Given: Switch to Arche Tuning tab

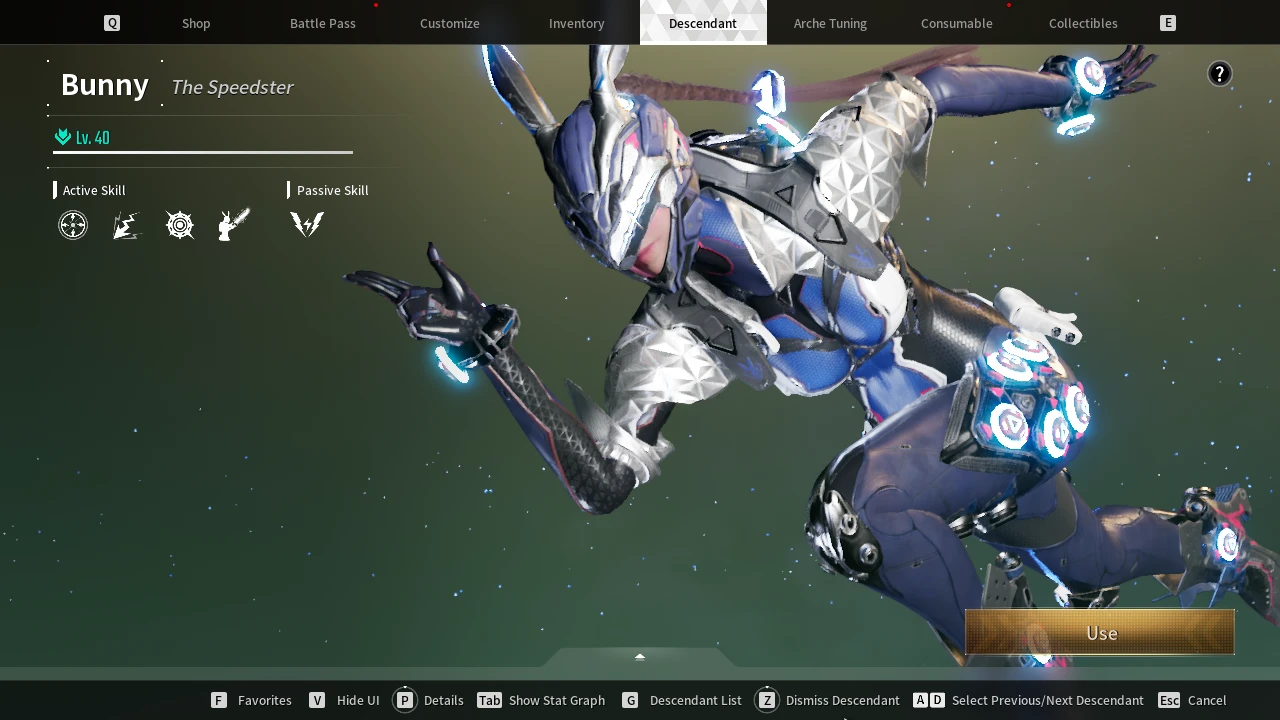Looking at the screenshot, I should [x=830, y=23].
